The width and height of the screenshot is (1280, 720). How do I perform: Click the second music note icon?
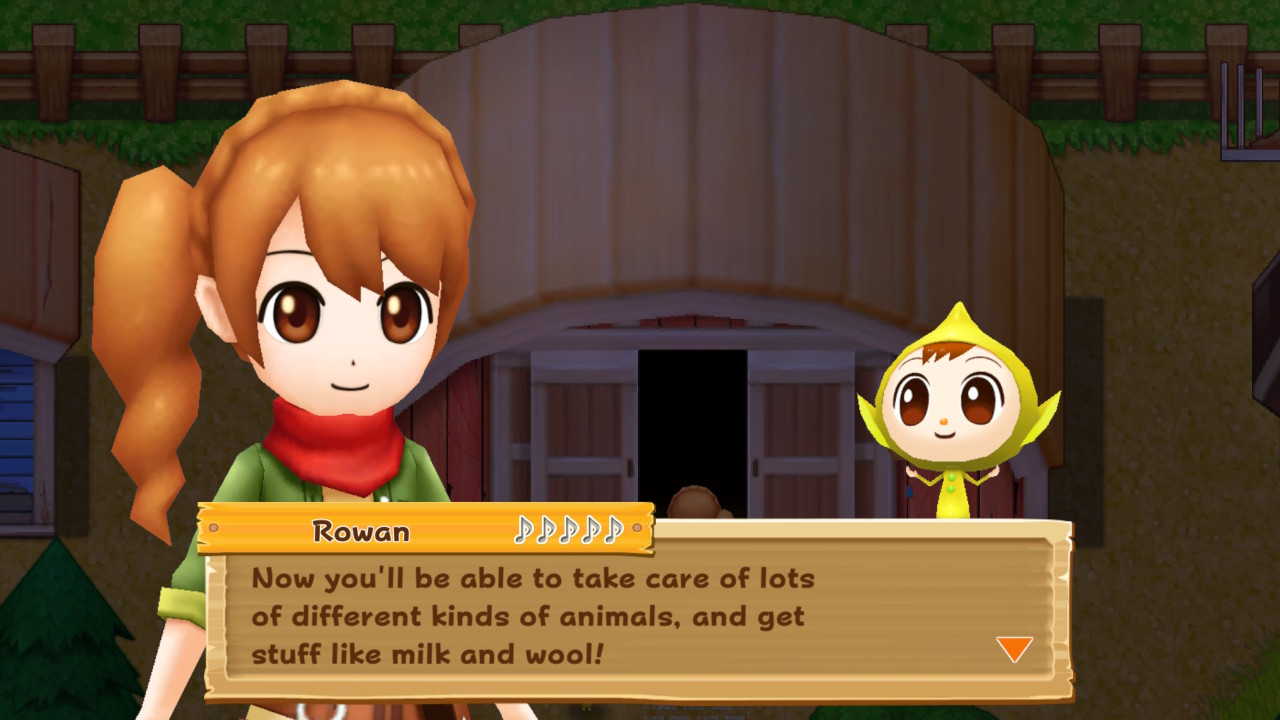[546, 531]
